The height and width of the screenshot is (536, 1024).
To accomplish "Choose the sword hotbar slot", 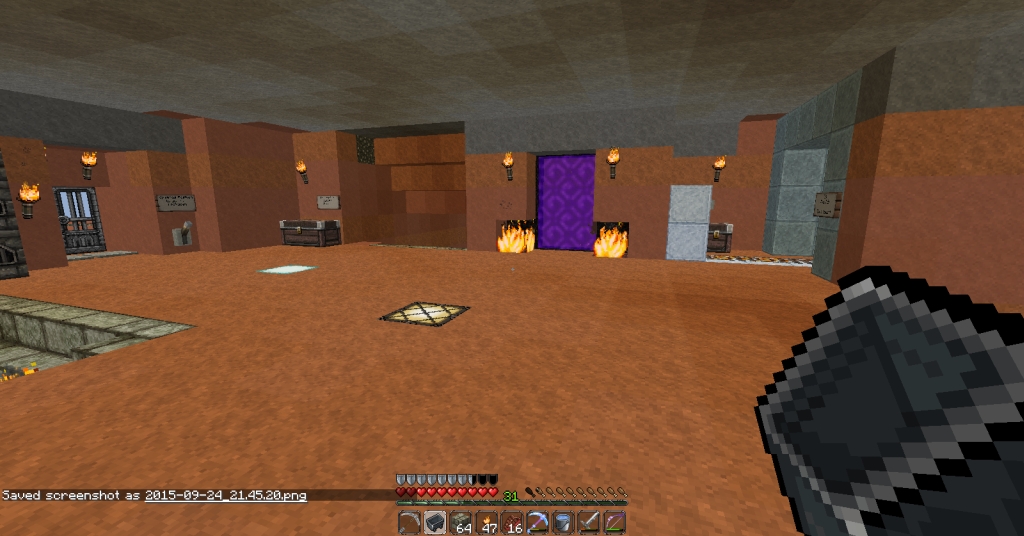I will (x=589, y=523).
